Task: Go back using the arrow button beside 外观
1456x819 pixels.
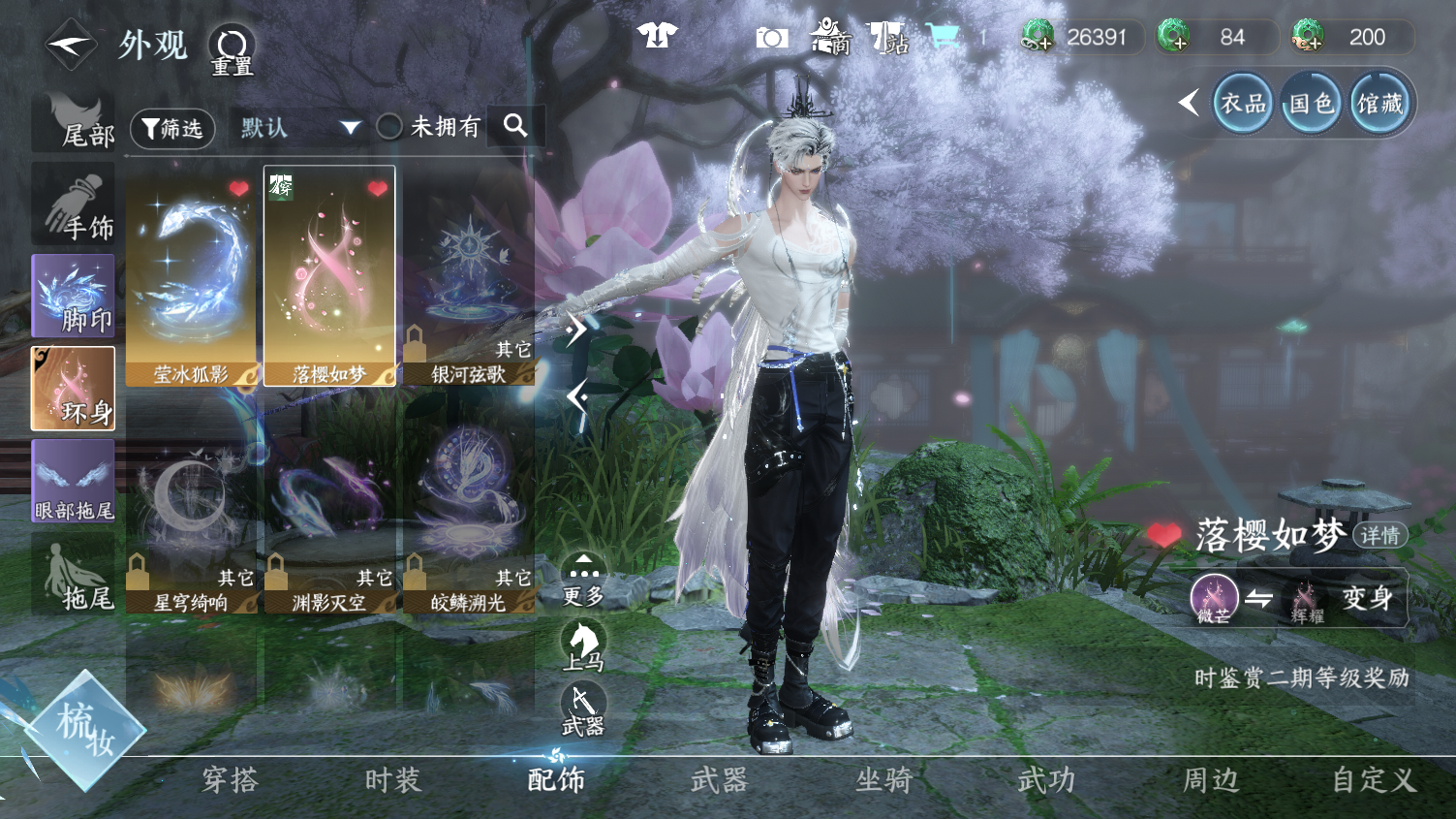Action: pyautogui.click(x=71, y=45)
